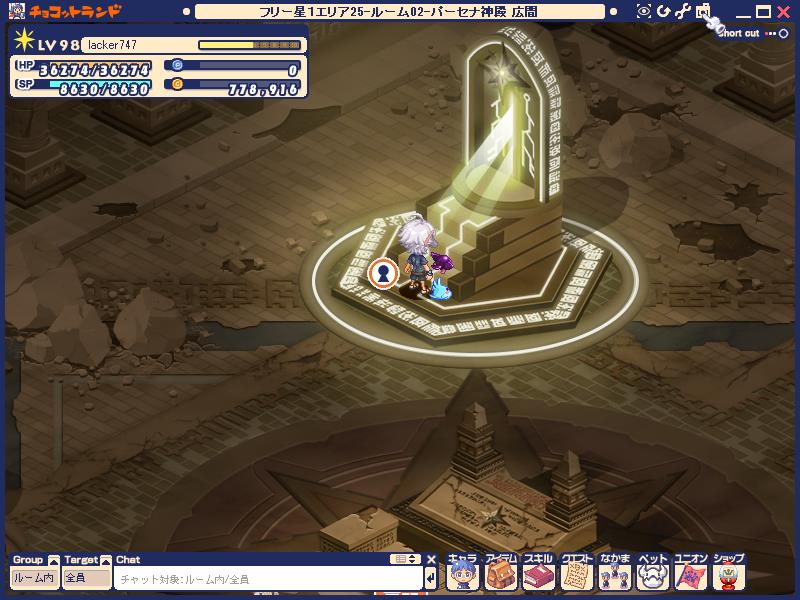Open settings with the wrench icon

click(683, 11)
